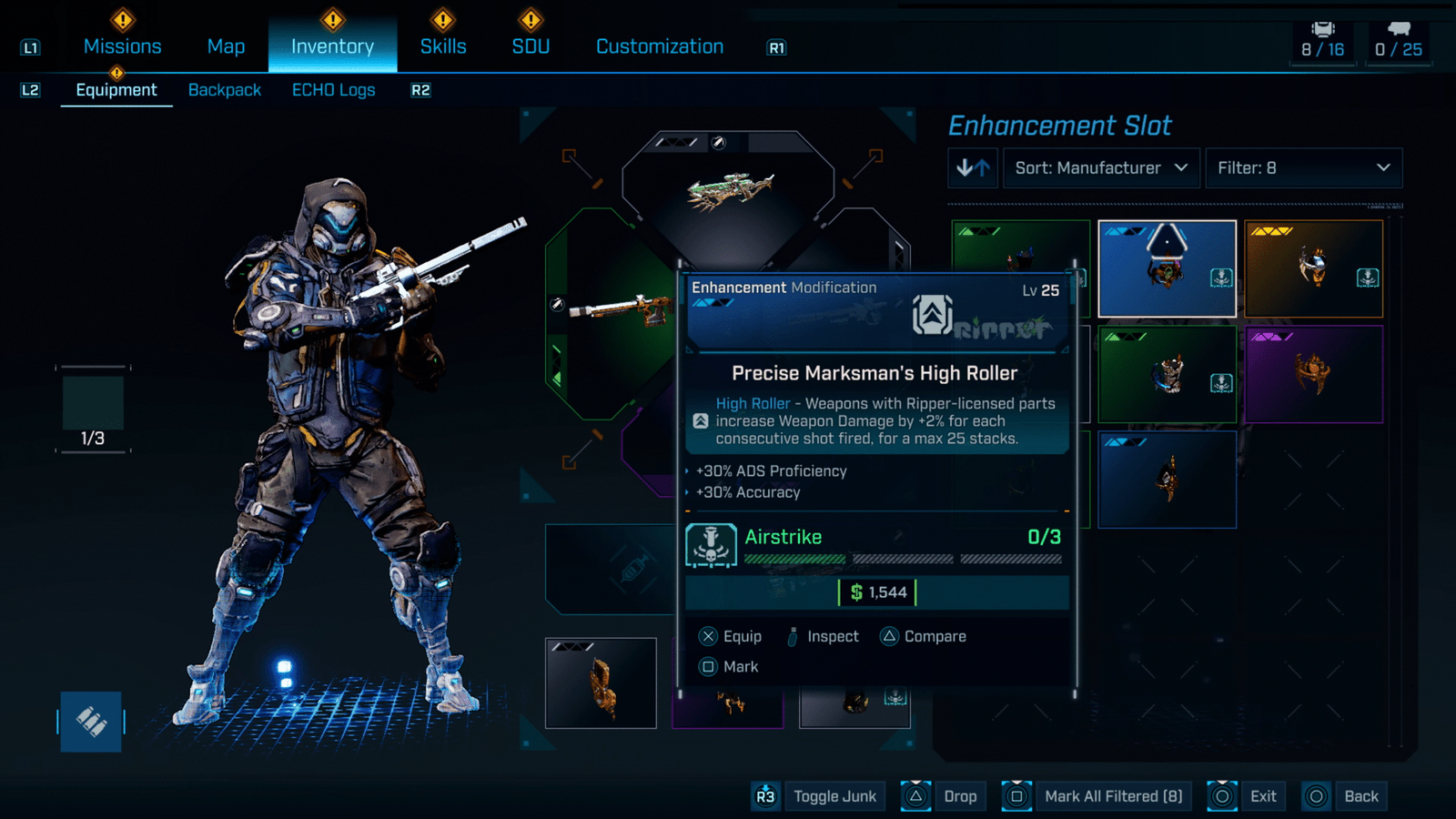1456x819 pixels.
Task: Switch to the Customization tab
Action: point(660,46)
